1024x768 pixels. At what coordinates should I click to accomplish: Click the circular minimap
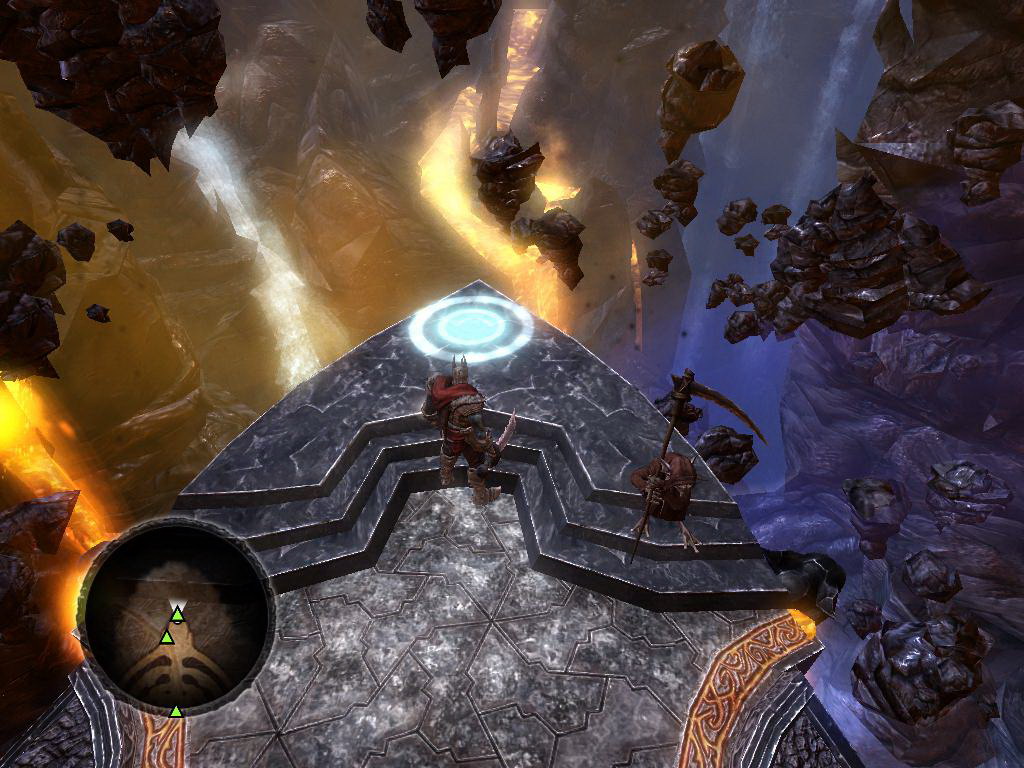coord(176,616)
